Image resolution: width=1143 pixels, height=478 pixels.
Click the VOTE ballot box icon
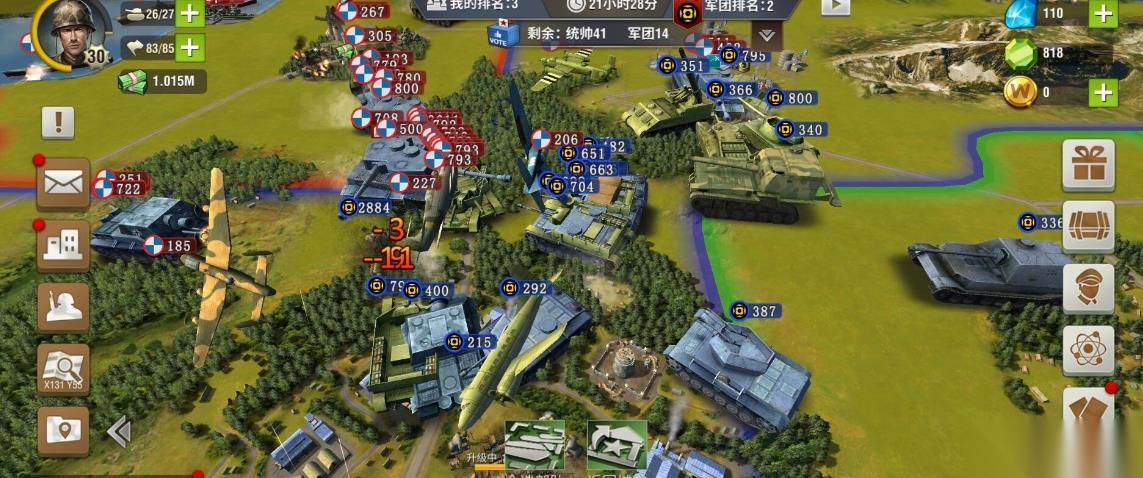tap(500, 35)
